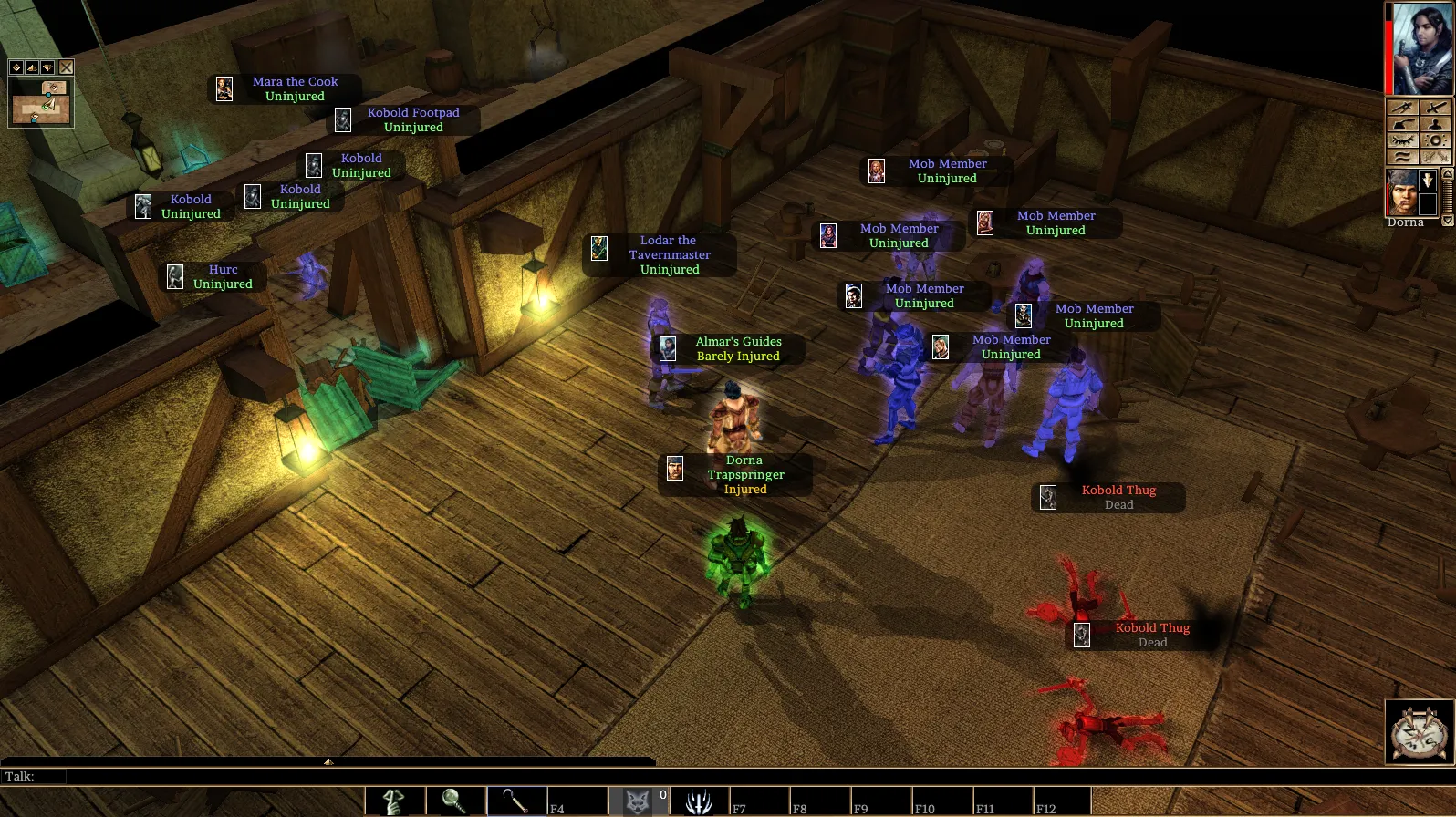This screenshot has width=1456, height=817.
Task: Select Dorna's party portrait
Action: (x=1402, y=191)
